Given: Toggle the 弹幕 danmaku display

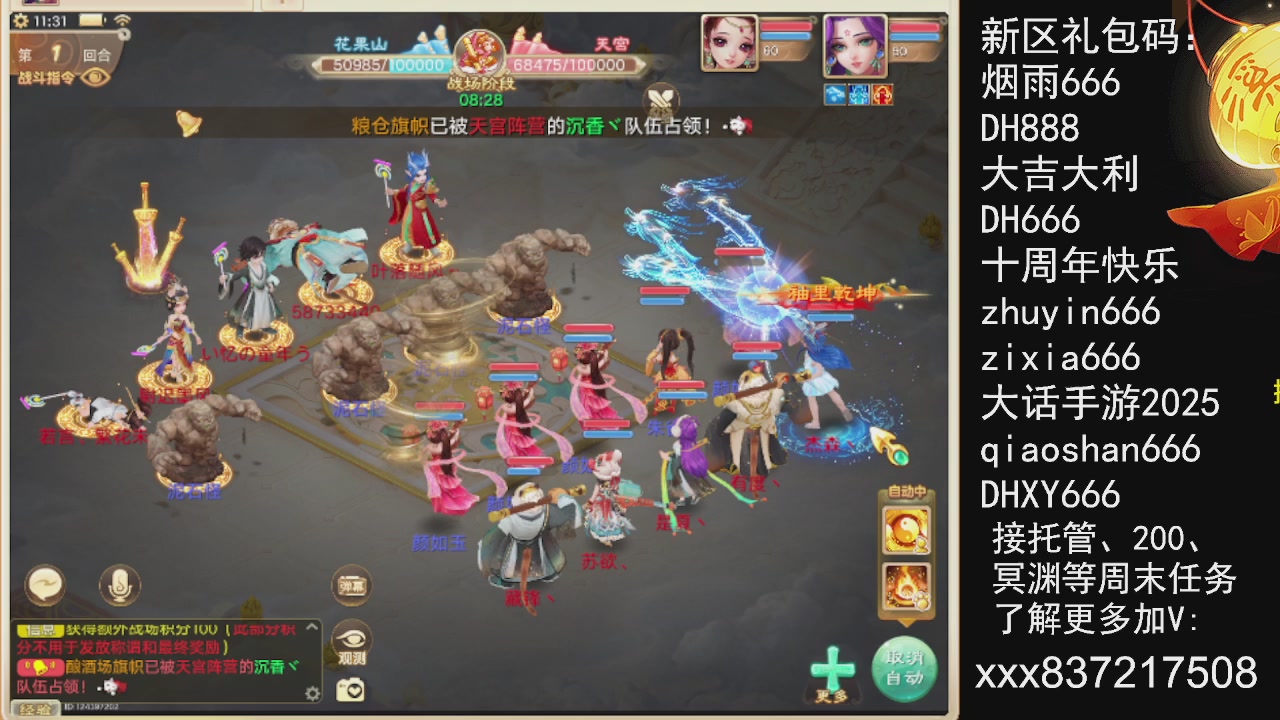Looking at the screenshot, I should [x=351, y=585].
